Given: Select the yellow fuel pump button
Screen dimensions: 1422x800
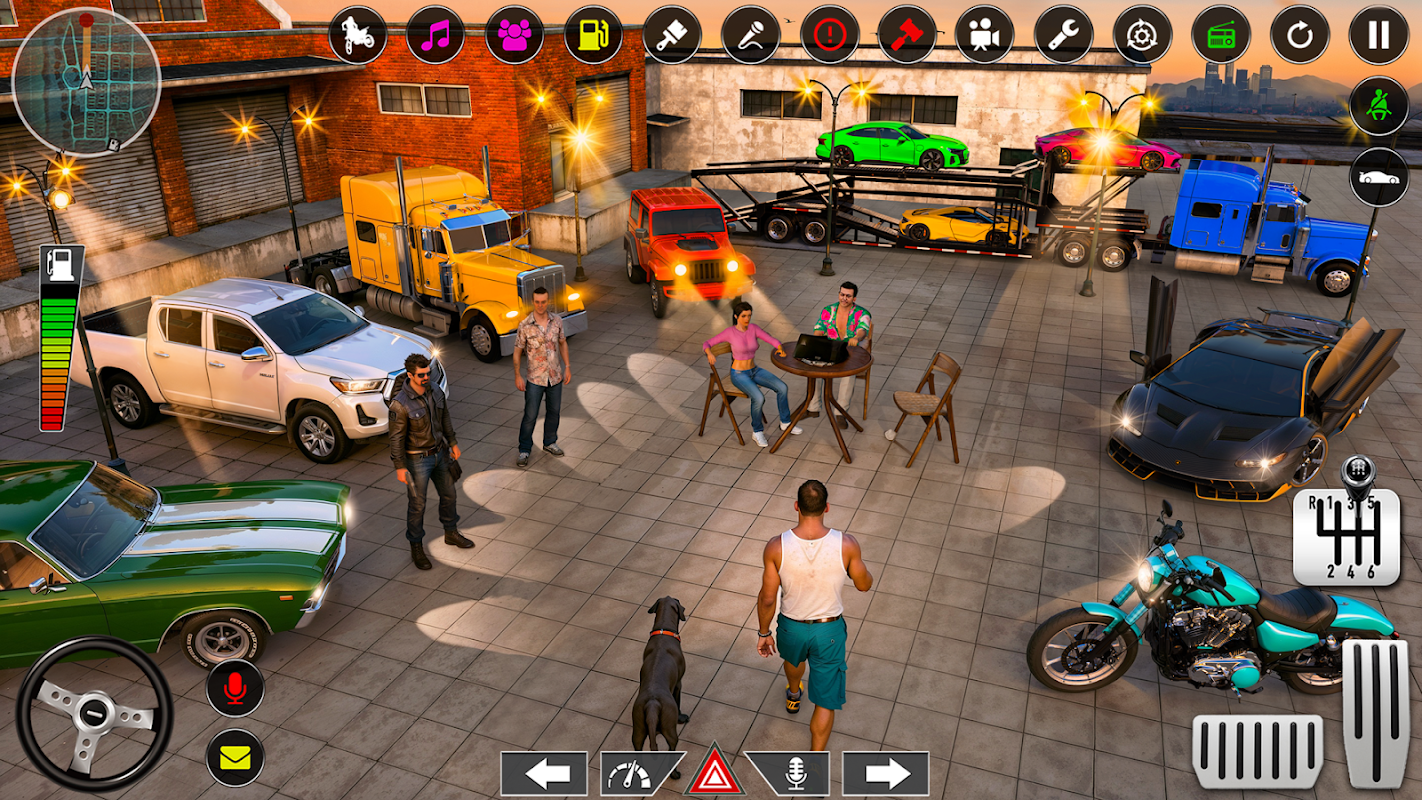Looking at the screenshot, I should click(592, 35).
